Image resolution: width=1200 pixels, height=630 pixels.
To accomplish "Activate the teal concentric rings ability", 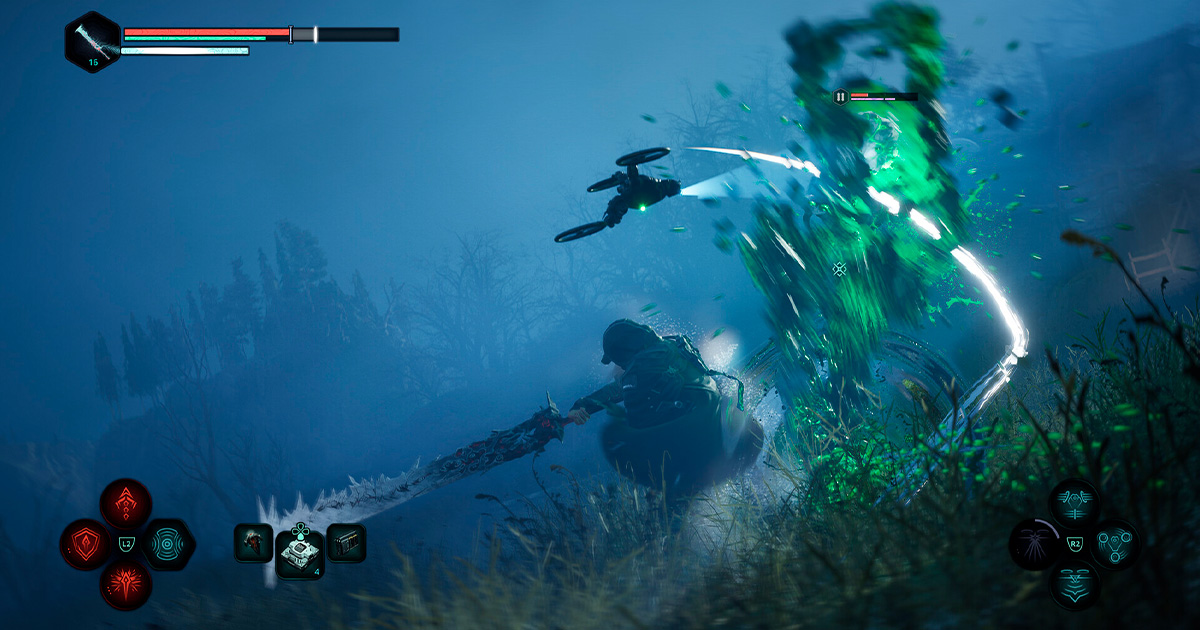I will tap(167, 545).
